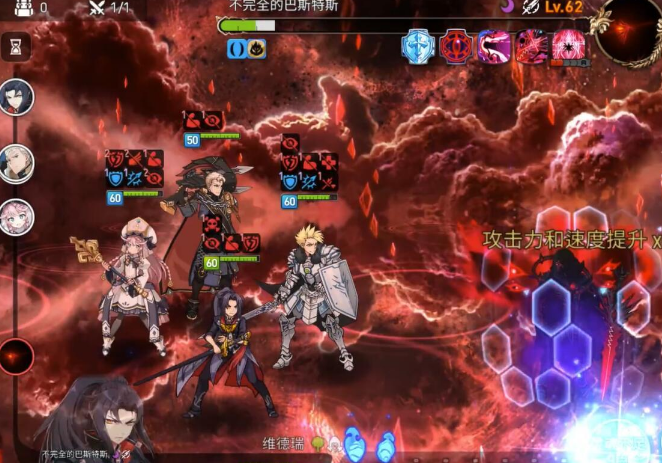
Task: Tap the crossed-swords battle counter icon
Action: pos(98,8)
